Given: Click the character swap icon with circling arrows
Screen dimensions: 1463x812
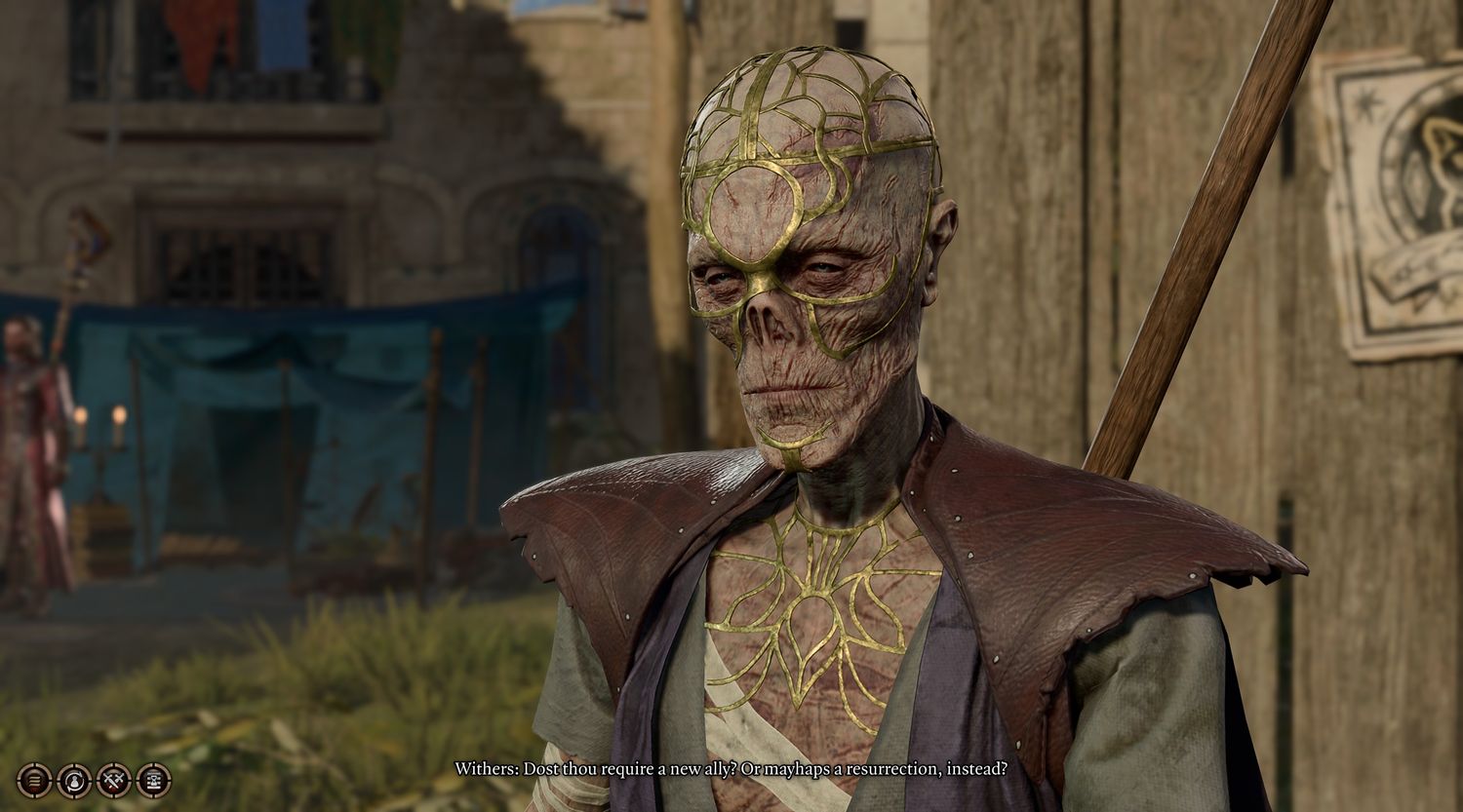Looking at the screenshot, I should pos(74,781).
